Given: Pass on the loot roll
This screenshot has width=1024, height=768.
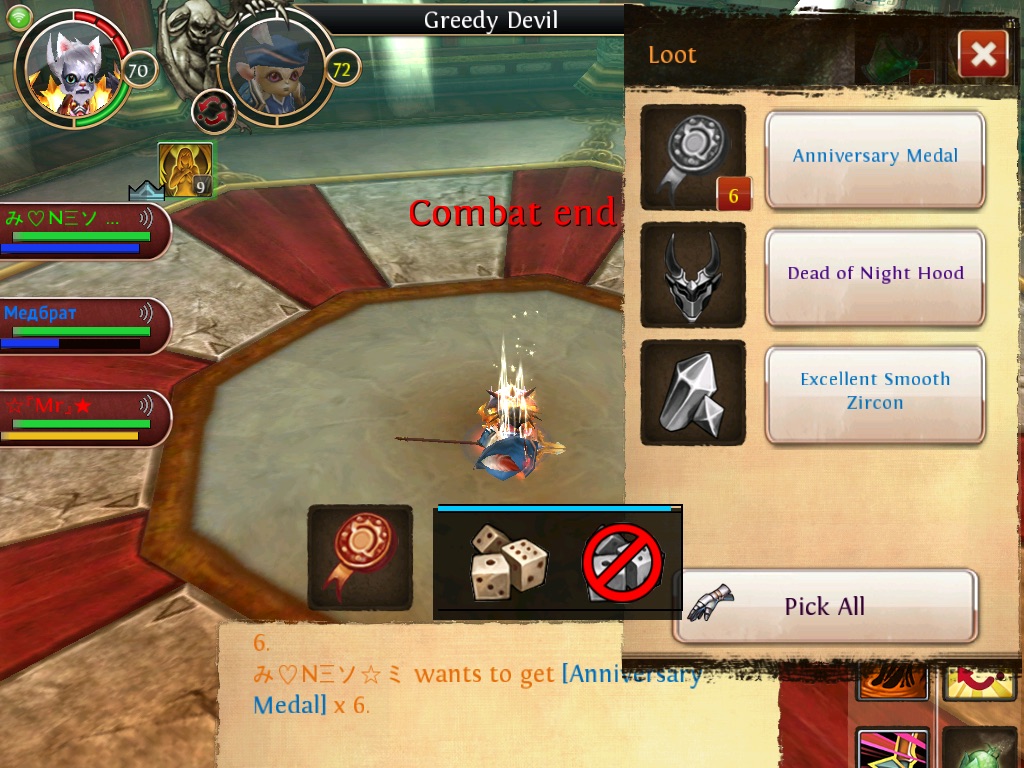Looking at the screenshot, I should pyautogui.click(x=622, y=562).
